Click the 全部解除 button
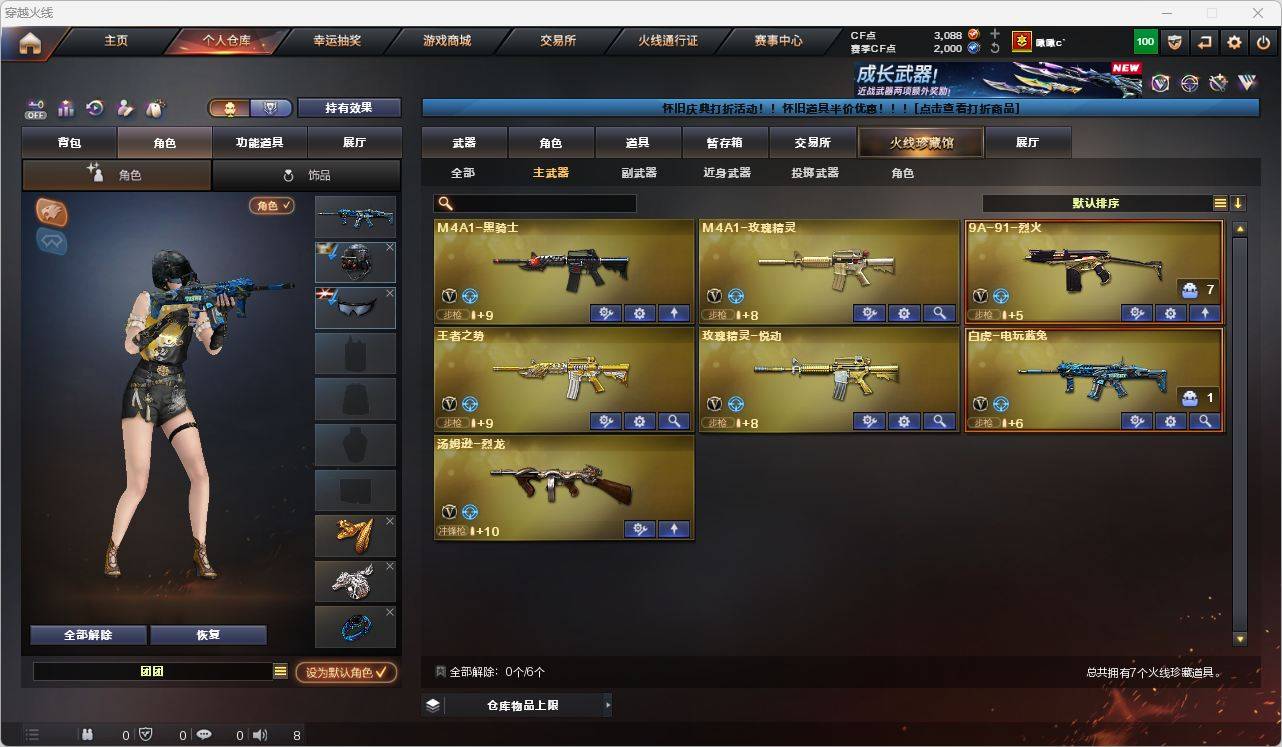1282x747 pixels. pos(88,634)
